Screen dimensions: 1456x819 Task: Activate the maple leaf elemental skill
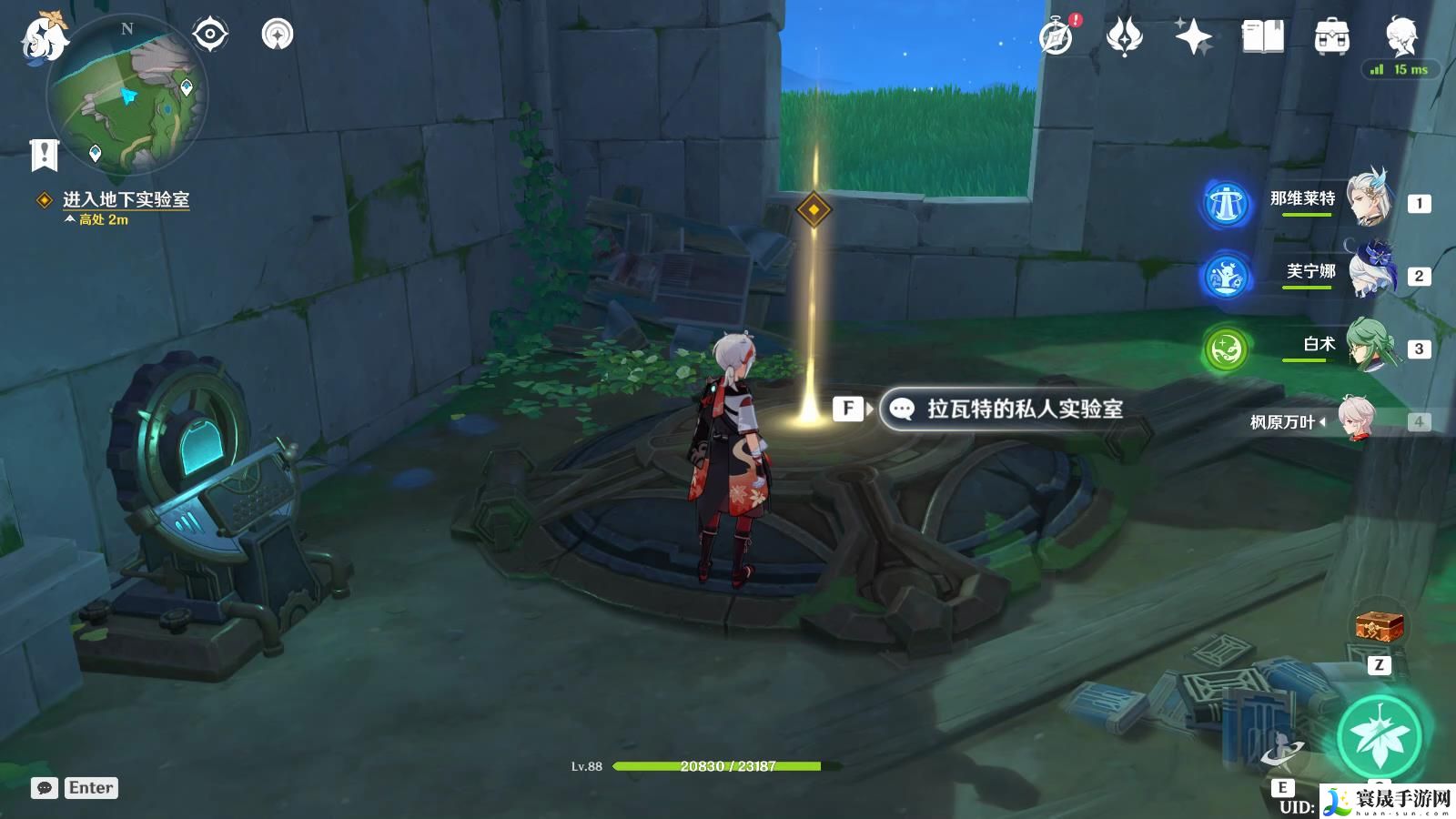[1380, 737]
